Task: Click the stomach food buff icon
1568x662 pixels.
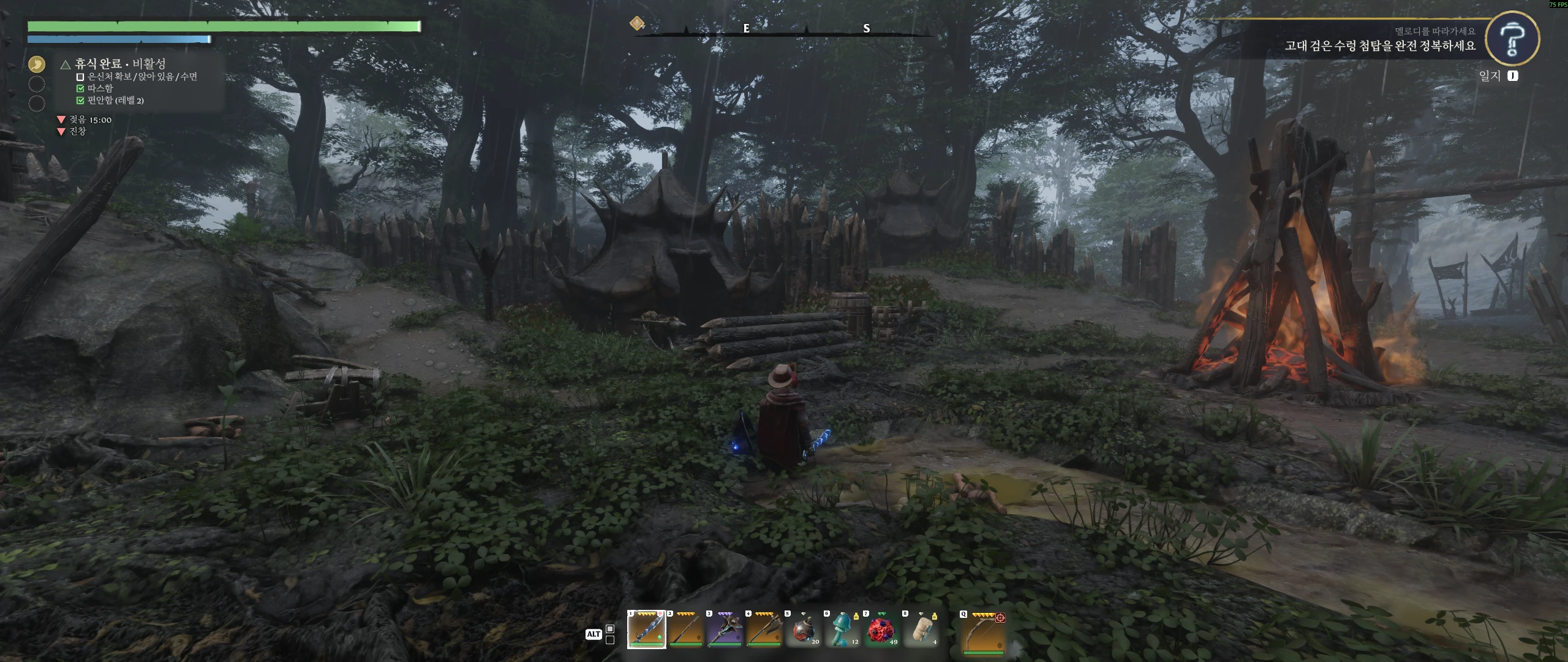Action: point(37,64)
